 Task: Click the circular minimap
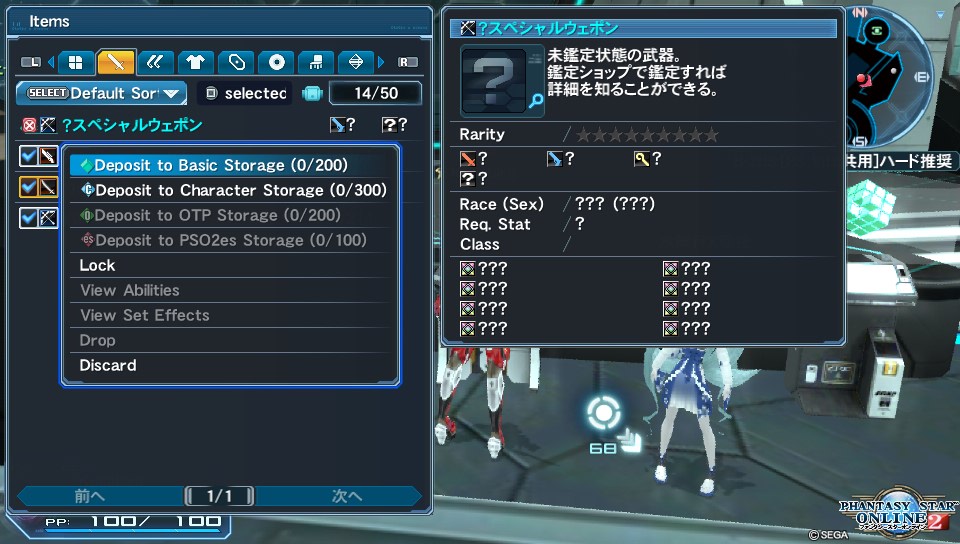click(893, 75)
